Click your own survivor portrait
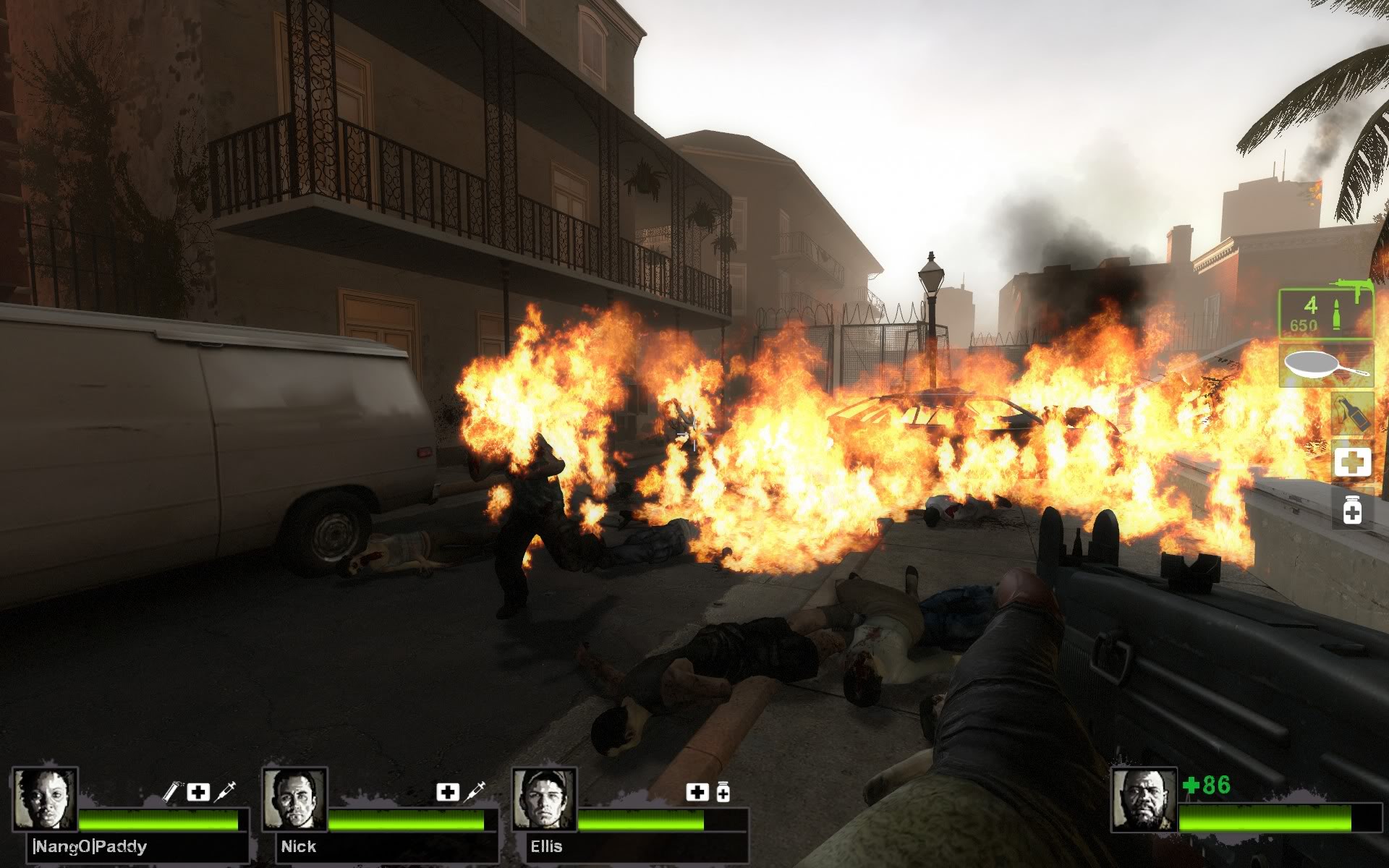Screen dimensions: 1389x868 (x=1144, y=799)
